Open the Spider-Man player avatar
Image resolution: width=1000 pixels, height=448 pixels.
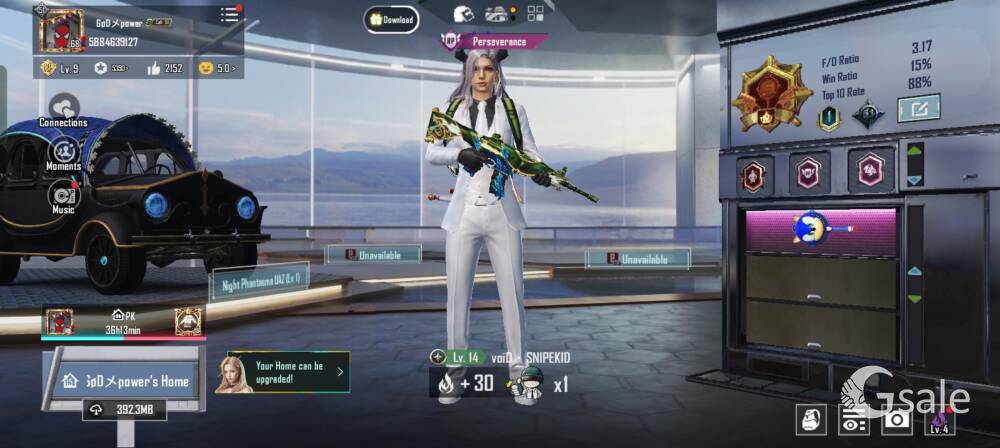tap(60, 31)
